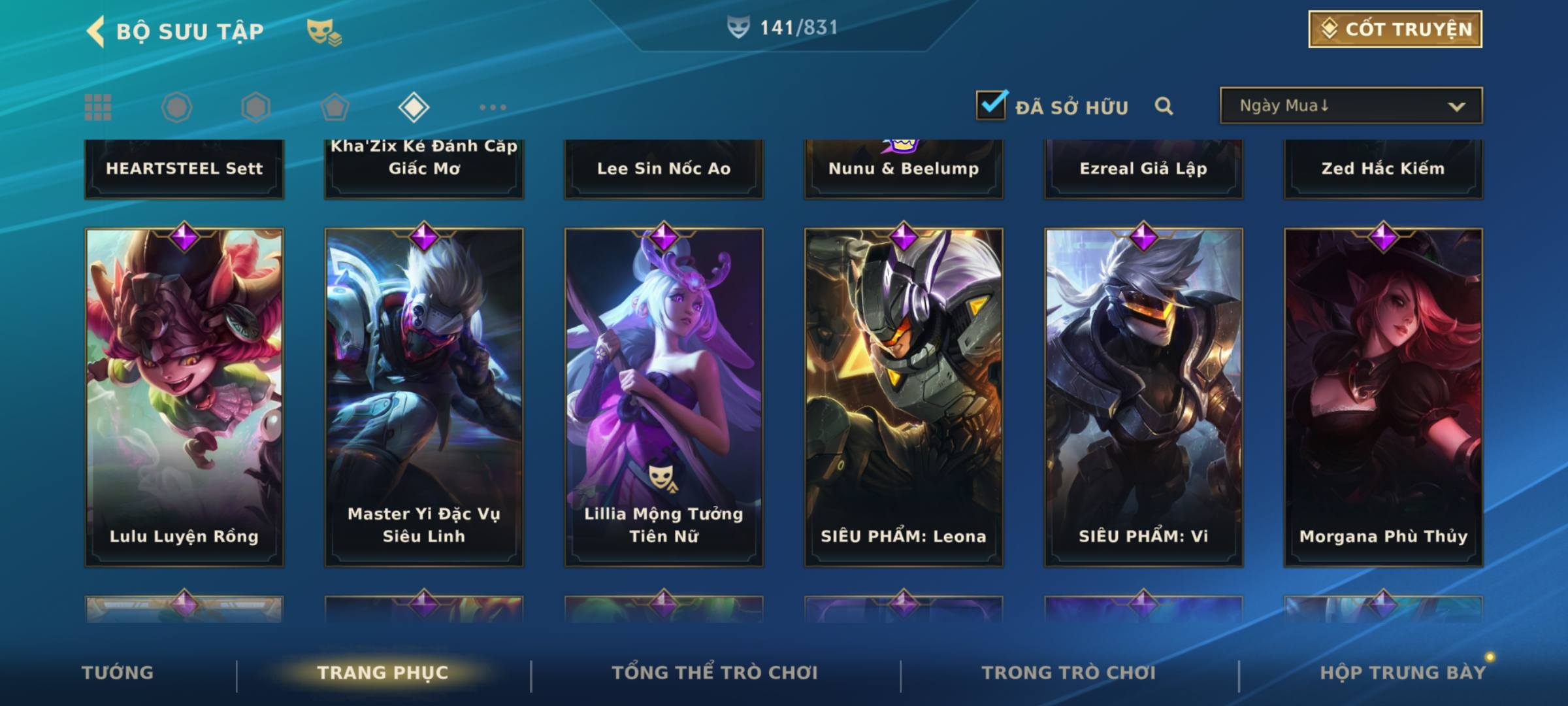Select the SIÊU PHẨM: Vi skin card

point(1143,396)
